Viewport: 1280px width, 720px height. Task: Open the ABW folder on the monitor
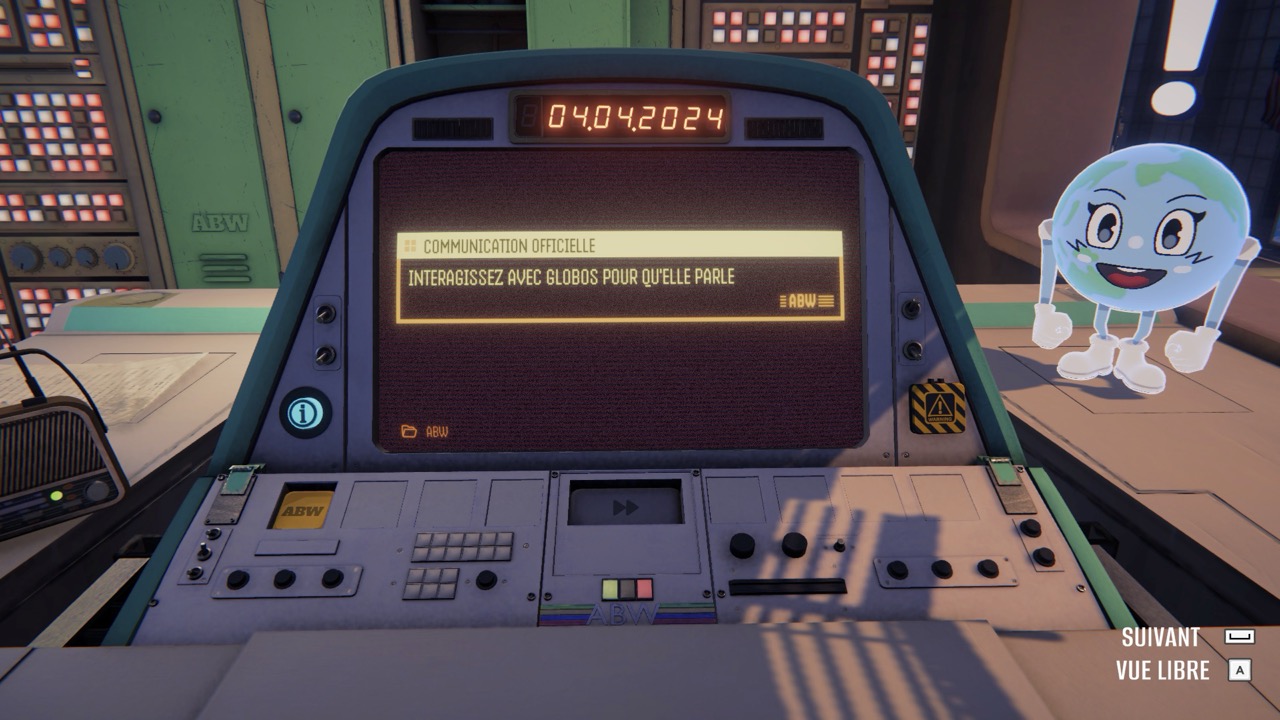[424, 431]
